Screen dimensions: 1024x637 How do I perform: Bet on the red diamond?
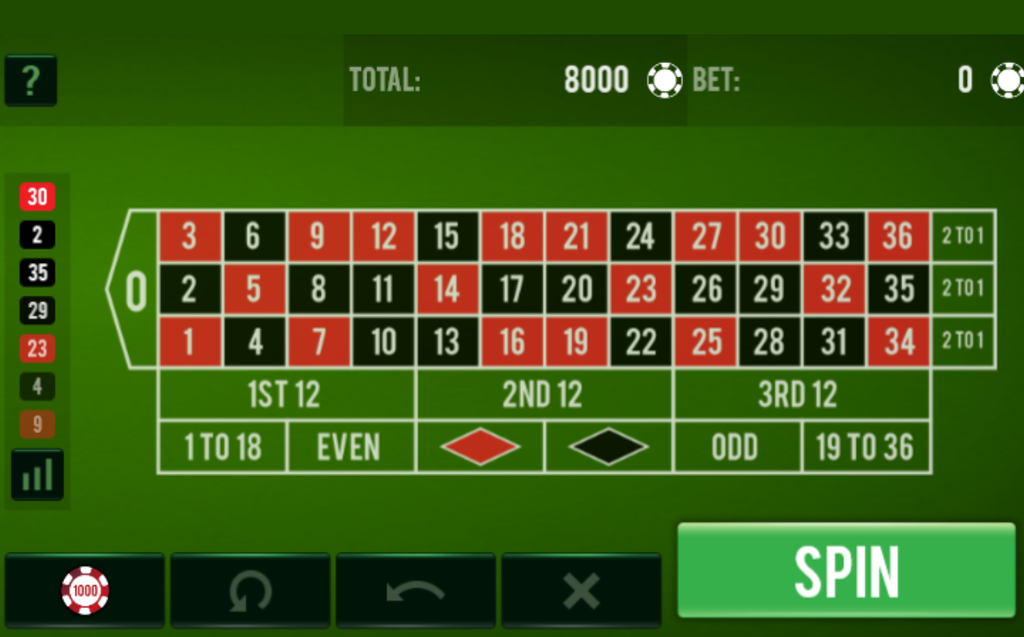tap(480, 447)
